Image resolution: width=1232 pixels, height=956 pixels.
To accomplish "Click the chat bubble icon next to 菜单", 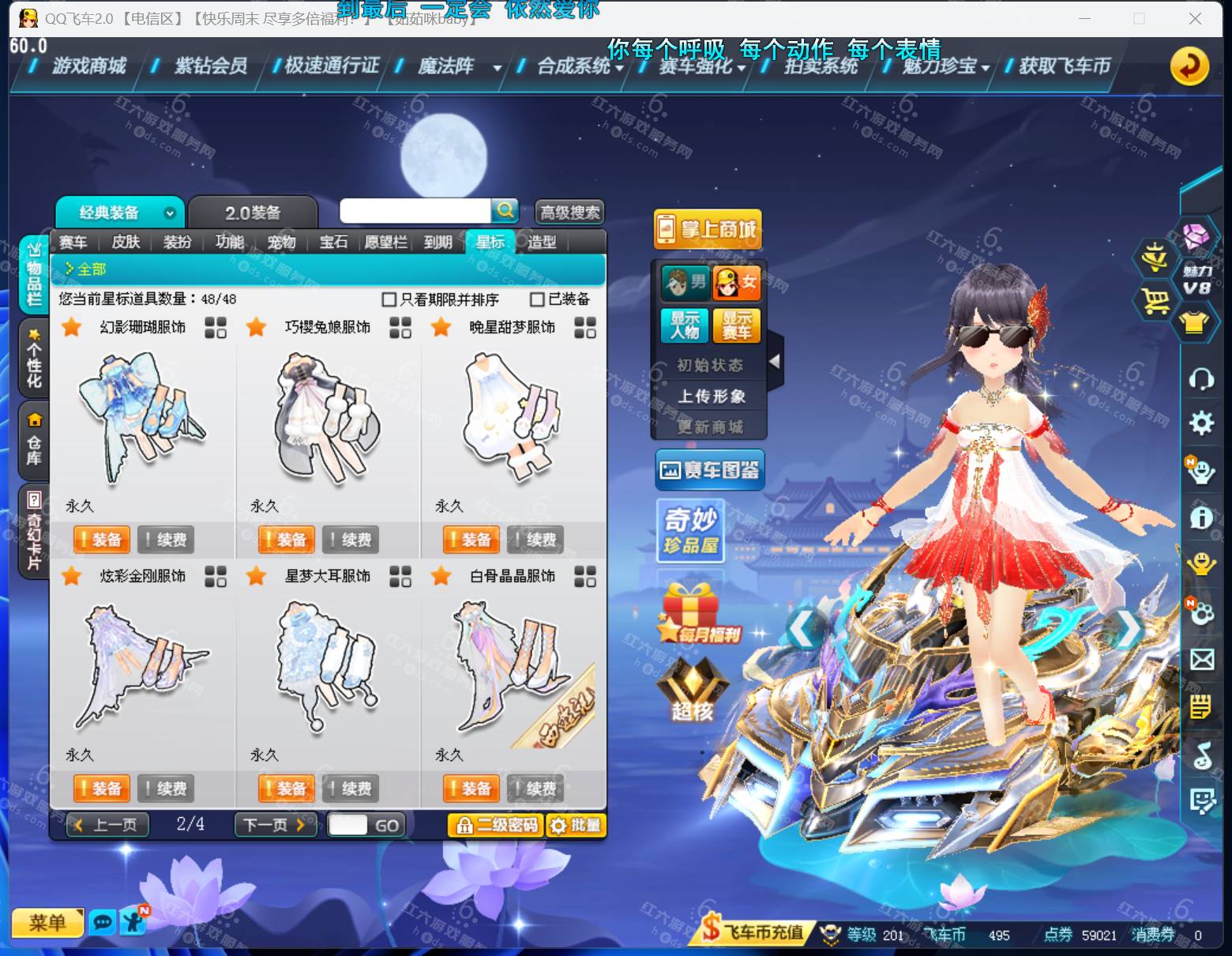I will click(x=103, y=922).
